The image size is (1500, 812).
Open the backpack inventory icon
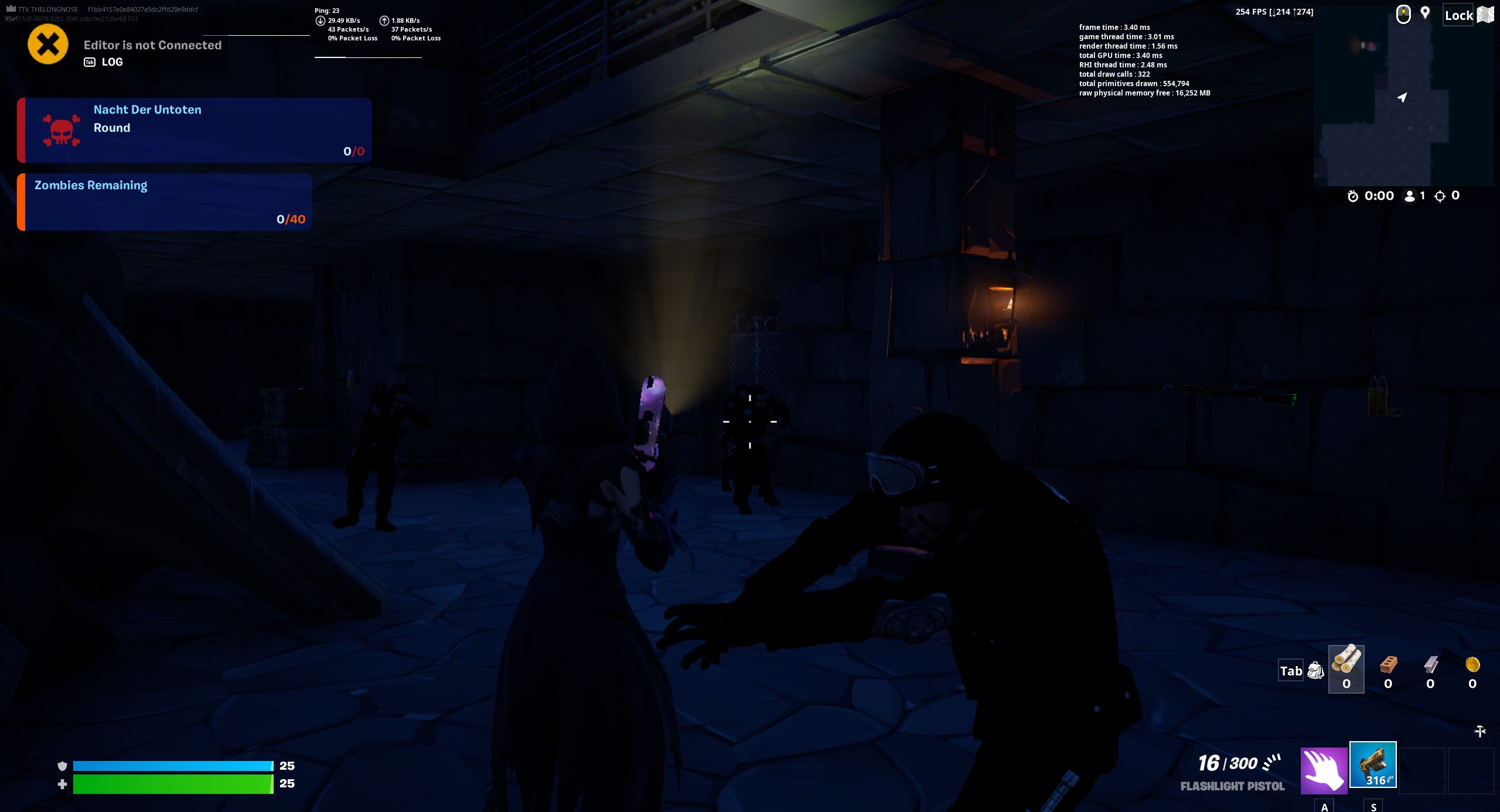[1316, 671]
